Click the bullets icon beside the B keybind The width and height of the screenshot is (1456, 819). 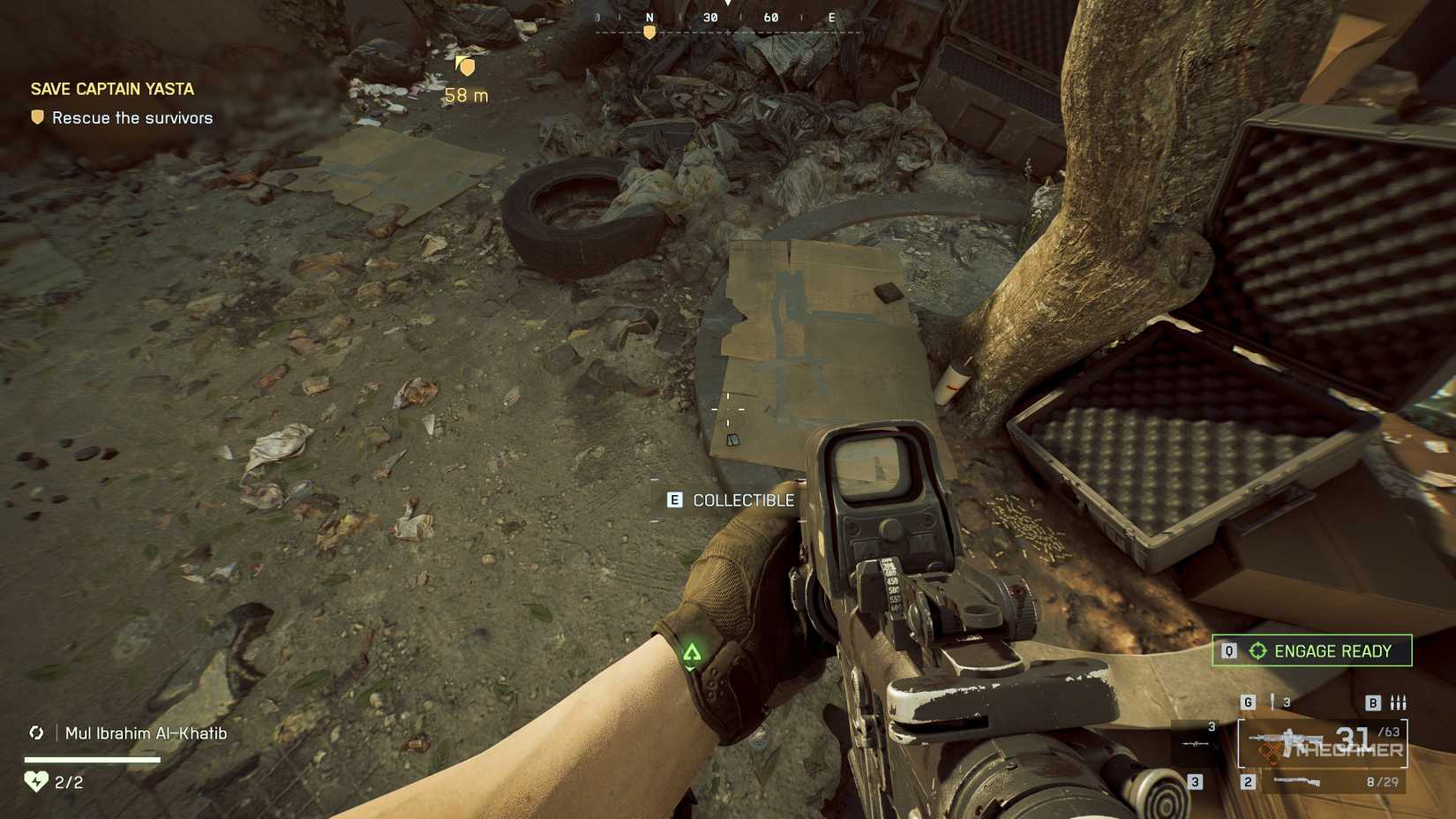[1400, 703]
